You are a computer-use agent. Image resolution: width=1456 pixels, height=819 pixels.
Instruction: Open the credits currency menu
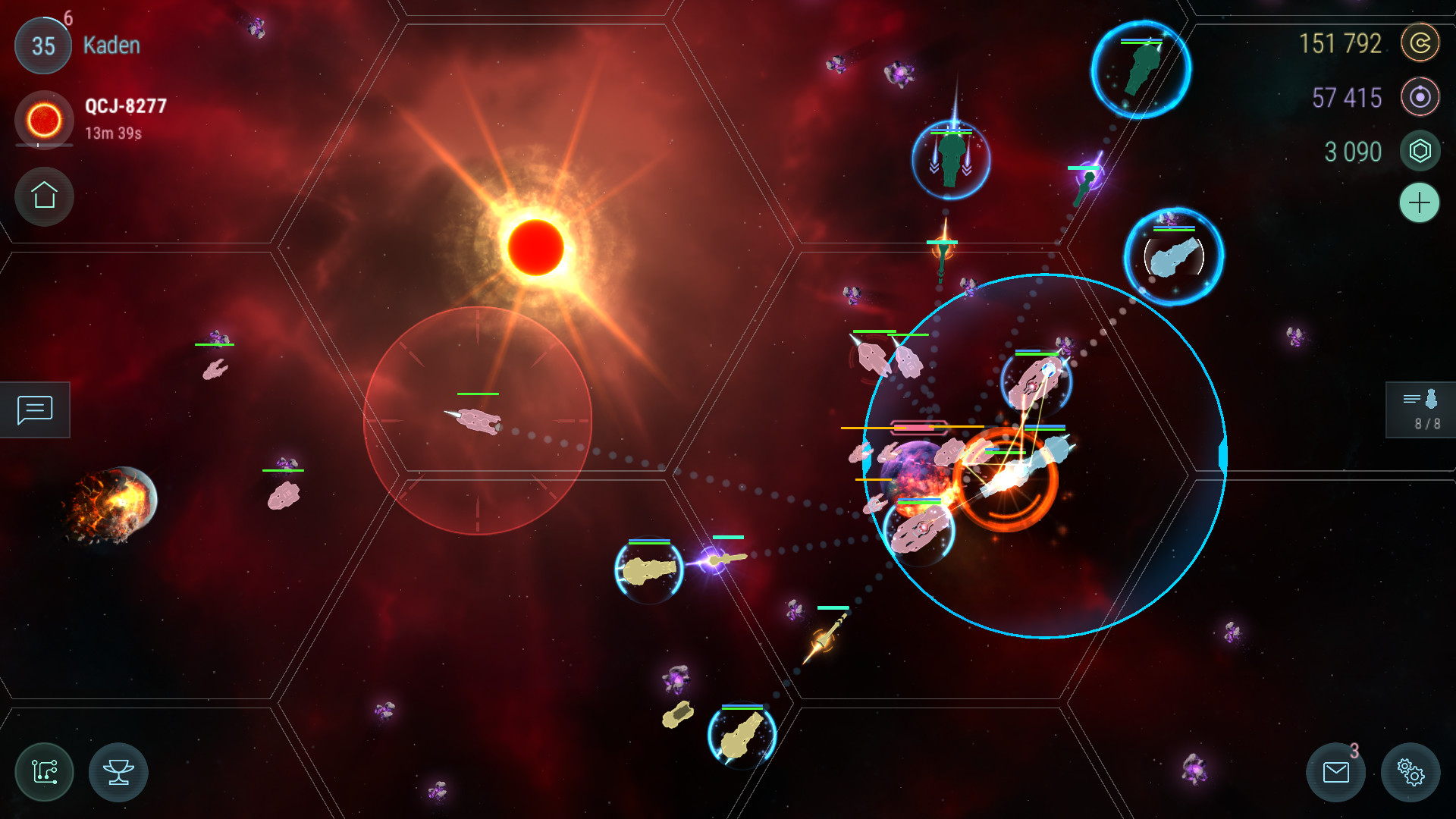click(1422, 43)
